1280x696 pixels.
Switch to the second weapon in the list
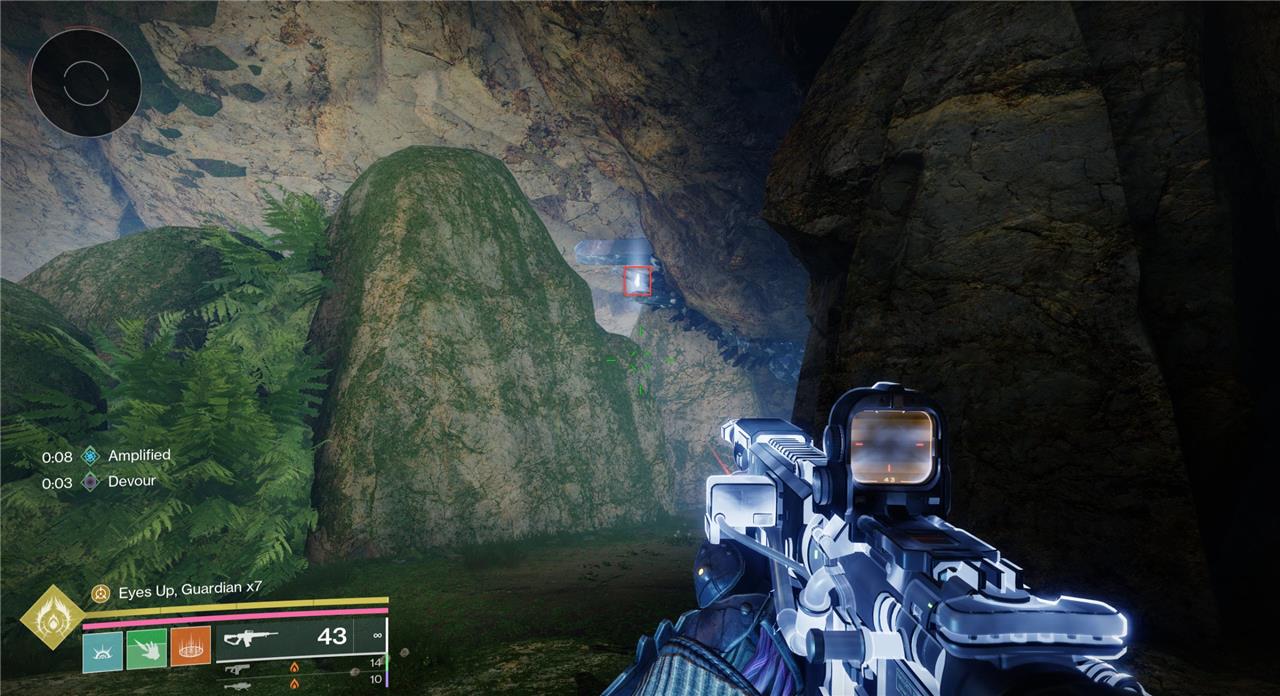click(x=236, y=668)
